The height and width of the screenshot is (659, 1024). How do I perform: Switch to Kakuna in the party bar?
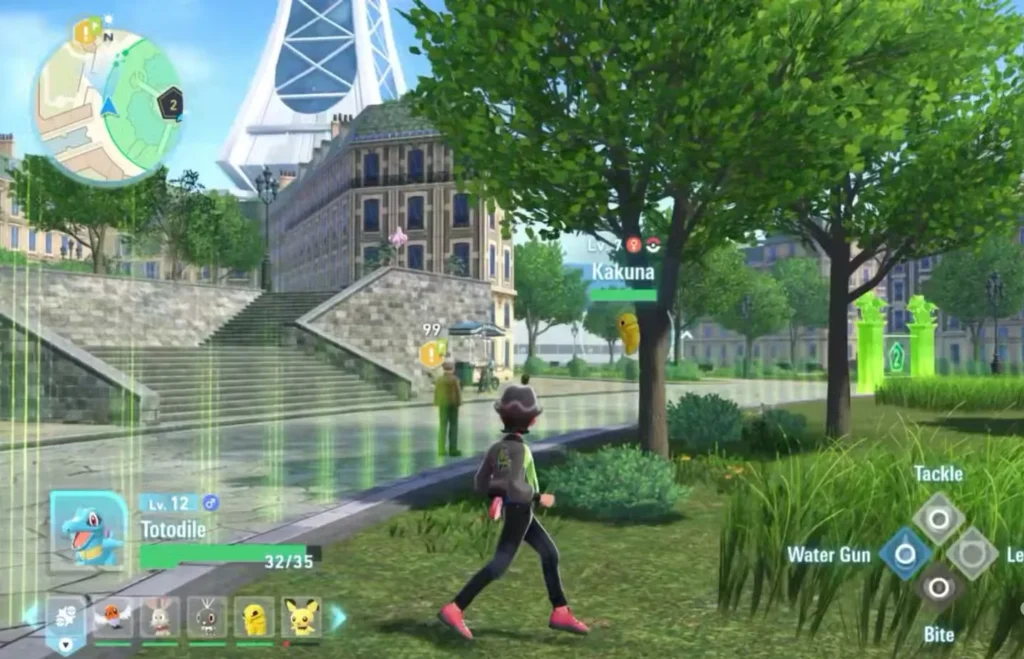coord(254,617)
